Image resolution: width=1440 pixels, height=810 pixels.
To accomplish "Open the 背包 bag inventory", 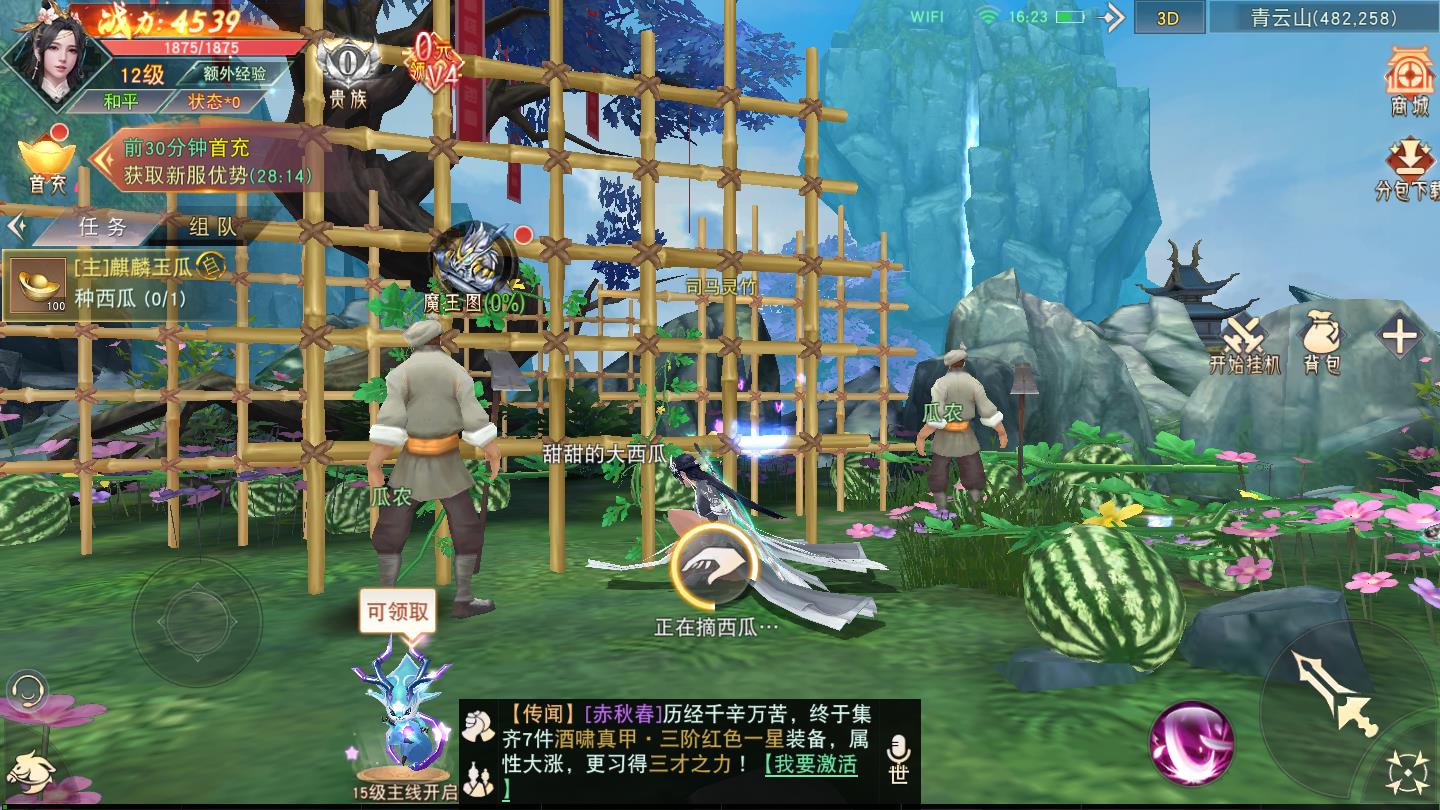I will coord(1321,340).
